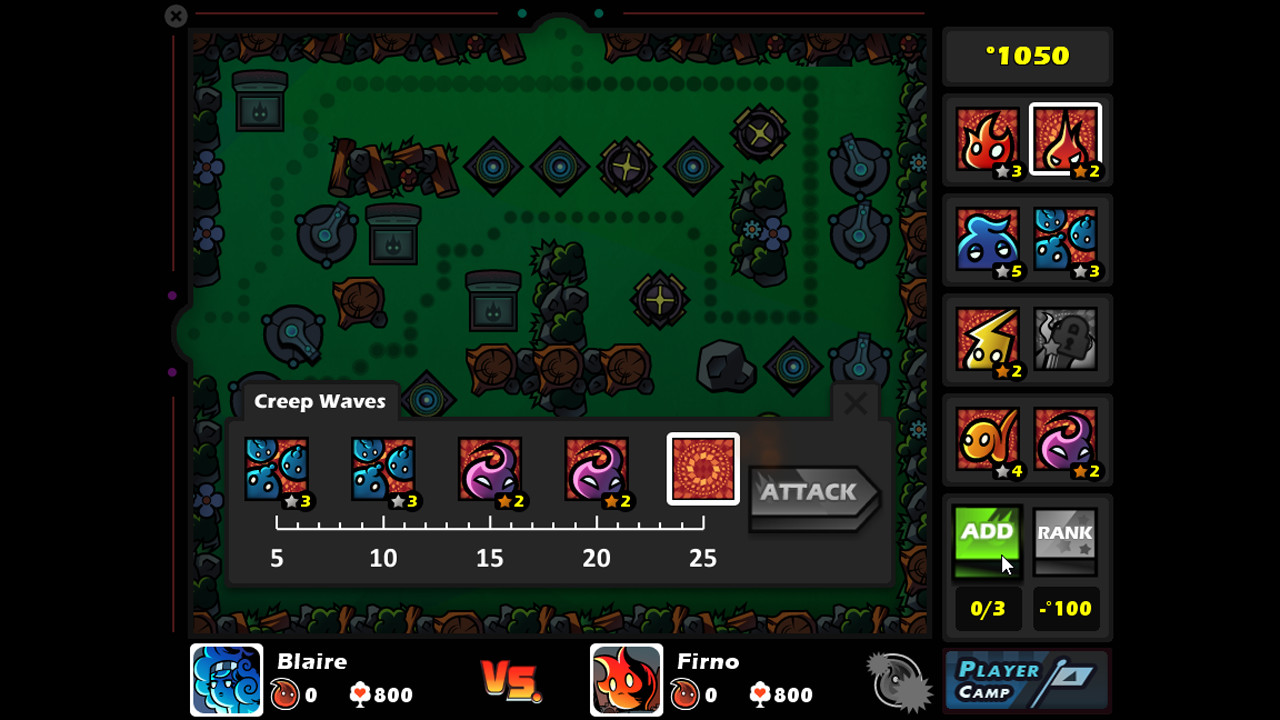This screenshot has width=1280, height=720.
Task: Select the wave 15 creep on the timeline
Action: pyautogui.click(x=490, y=468)
